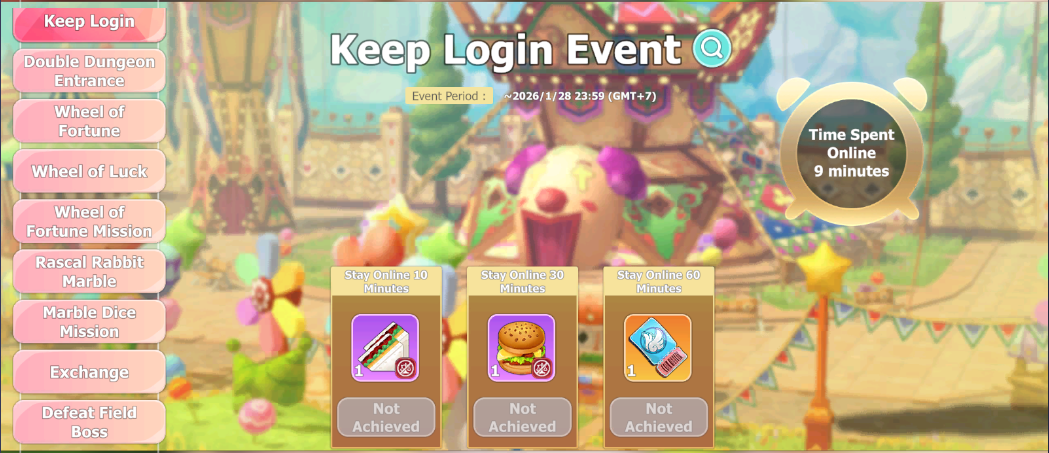This screenshot has width=1049, height=453.
Task: Choose Rascal Rabbit Marble event
Action: (x=89, y=271)
